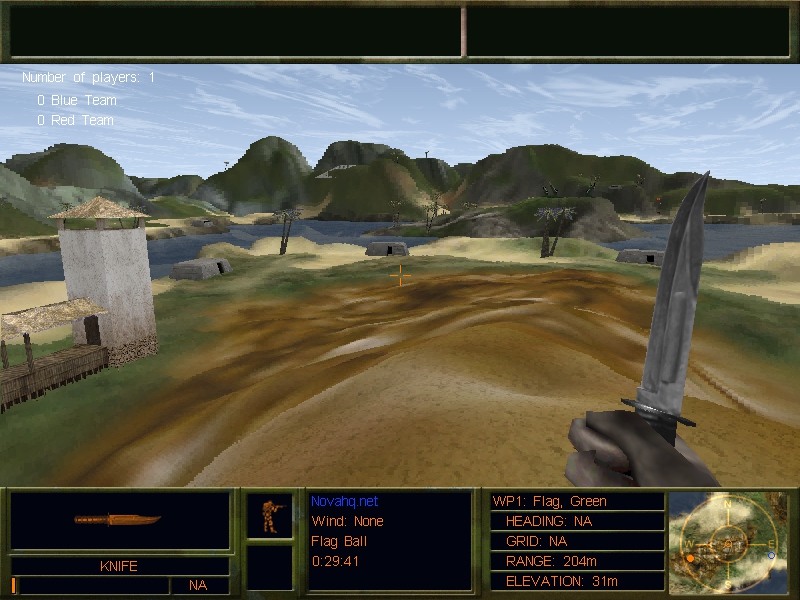Click the soldier stance indicator icon
This screenshot has width=800, height=600.
click(x=270, y=515)
